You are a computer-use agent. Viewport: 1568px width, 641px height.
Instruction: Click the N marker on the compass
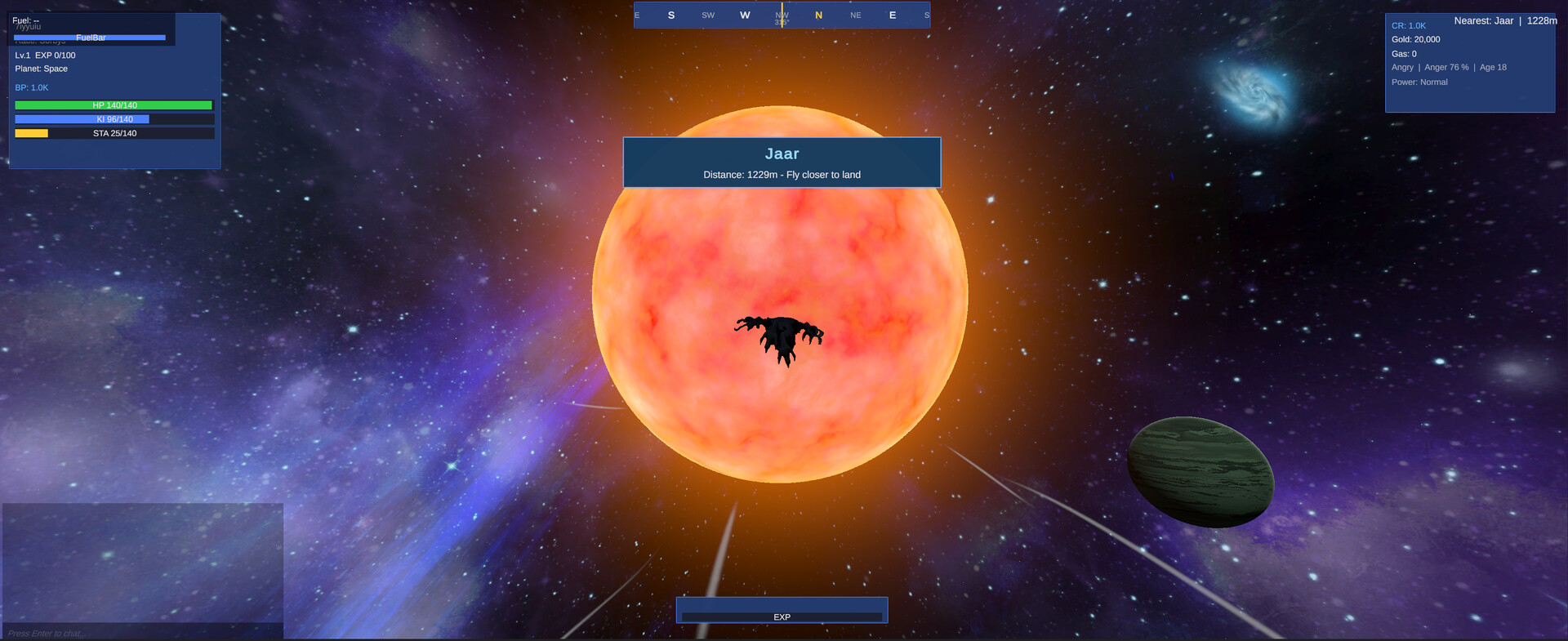click(x=817, y=15)
